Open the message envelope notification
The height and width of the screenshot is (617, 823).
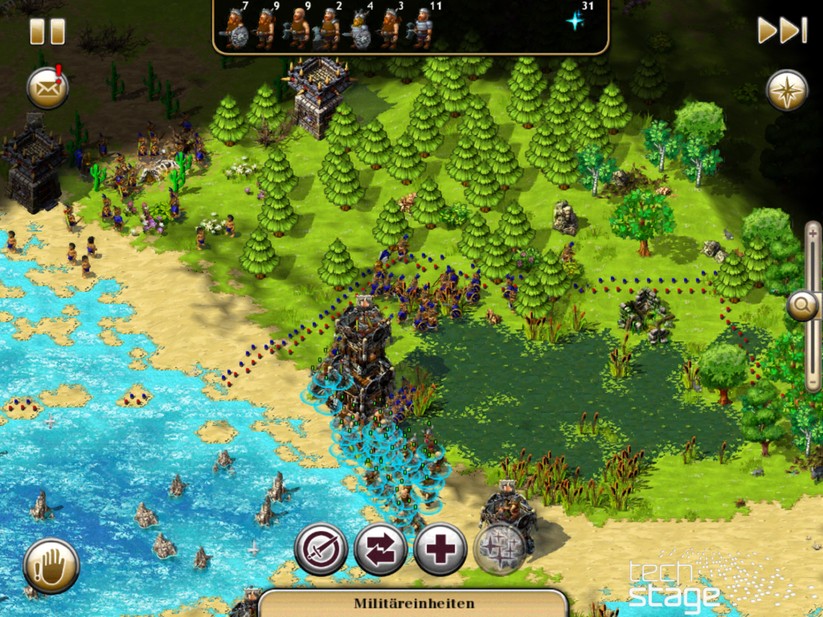point(47,89)
